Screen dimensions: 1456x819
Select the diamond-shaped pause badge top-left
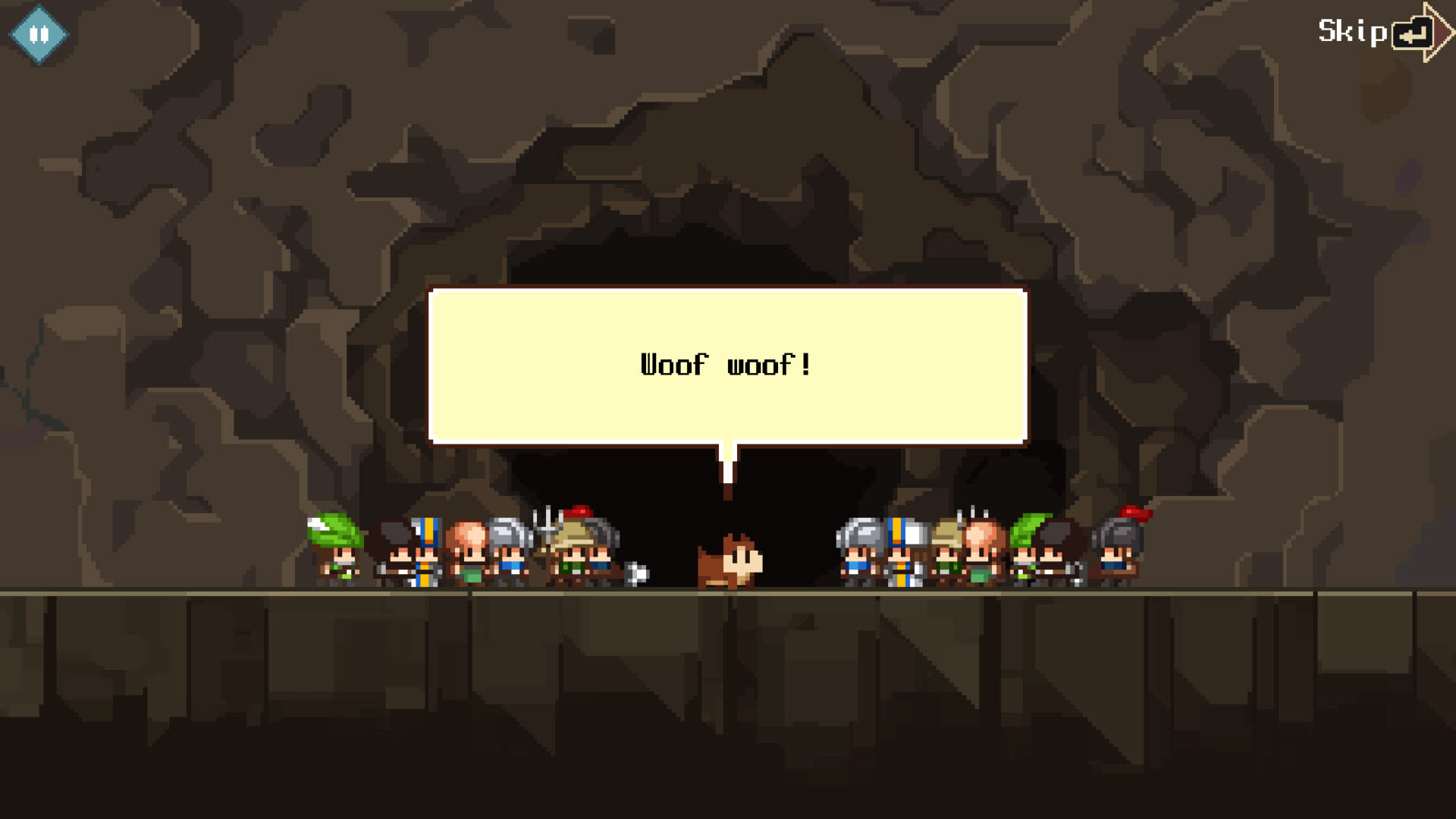(x=39, y=33)
